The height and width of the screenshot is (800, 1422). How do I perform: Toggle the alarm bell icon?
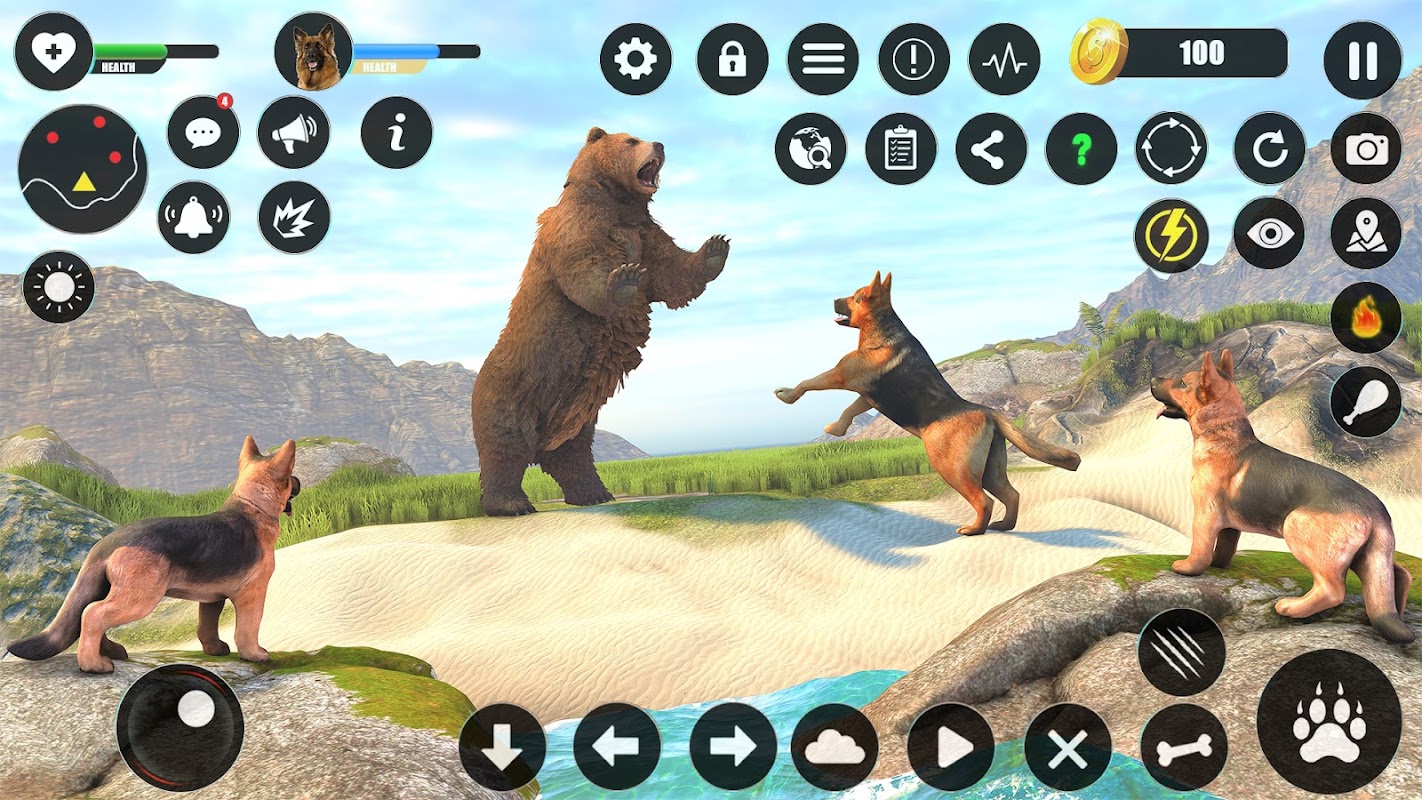coord(193,217)
